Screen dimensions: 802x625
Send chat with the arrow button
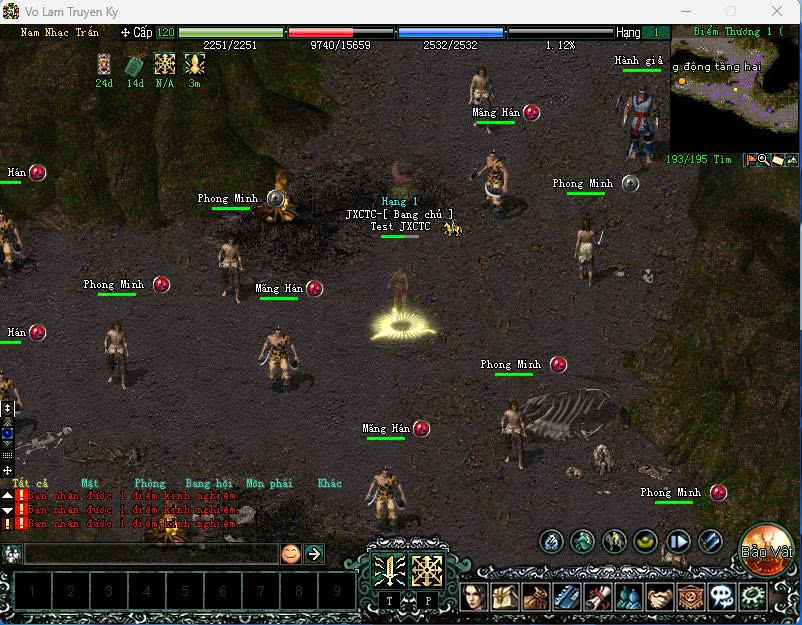tap(314, 553)
